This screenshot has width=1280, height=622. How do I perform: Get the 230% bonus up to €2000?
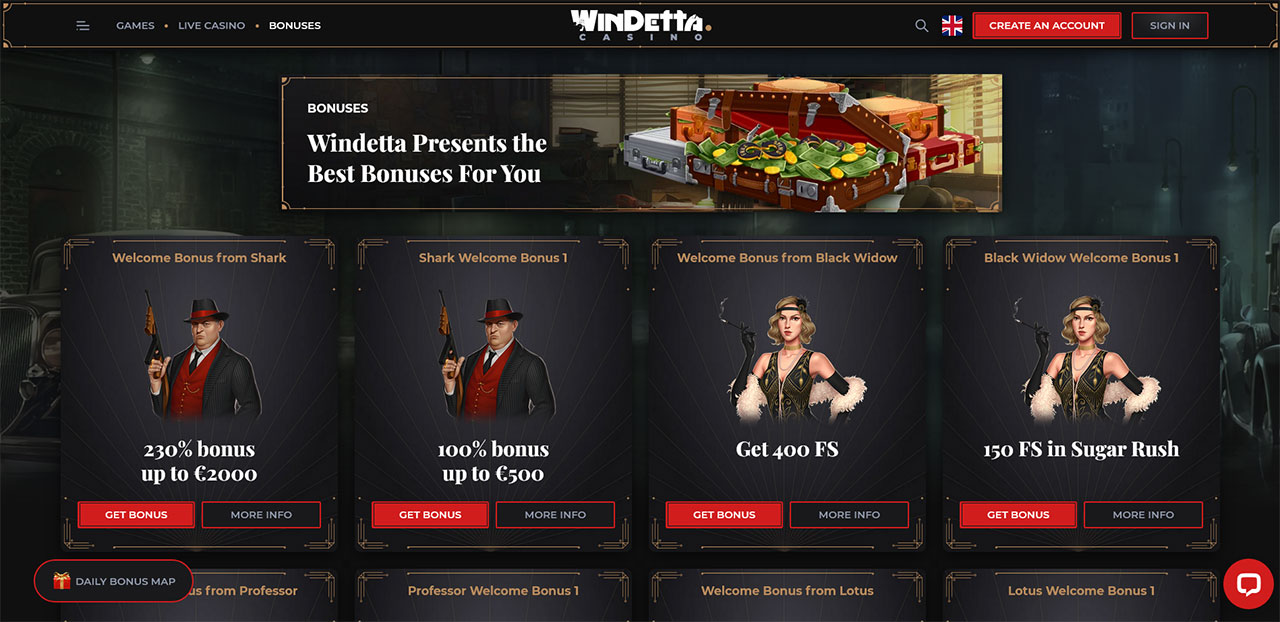(136, 515)
